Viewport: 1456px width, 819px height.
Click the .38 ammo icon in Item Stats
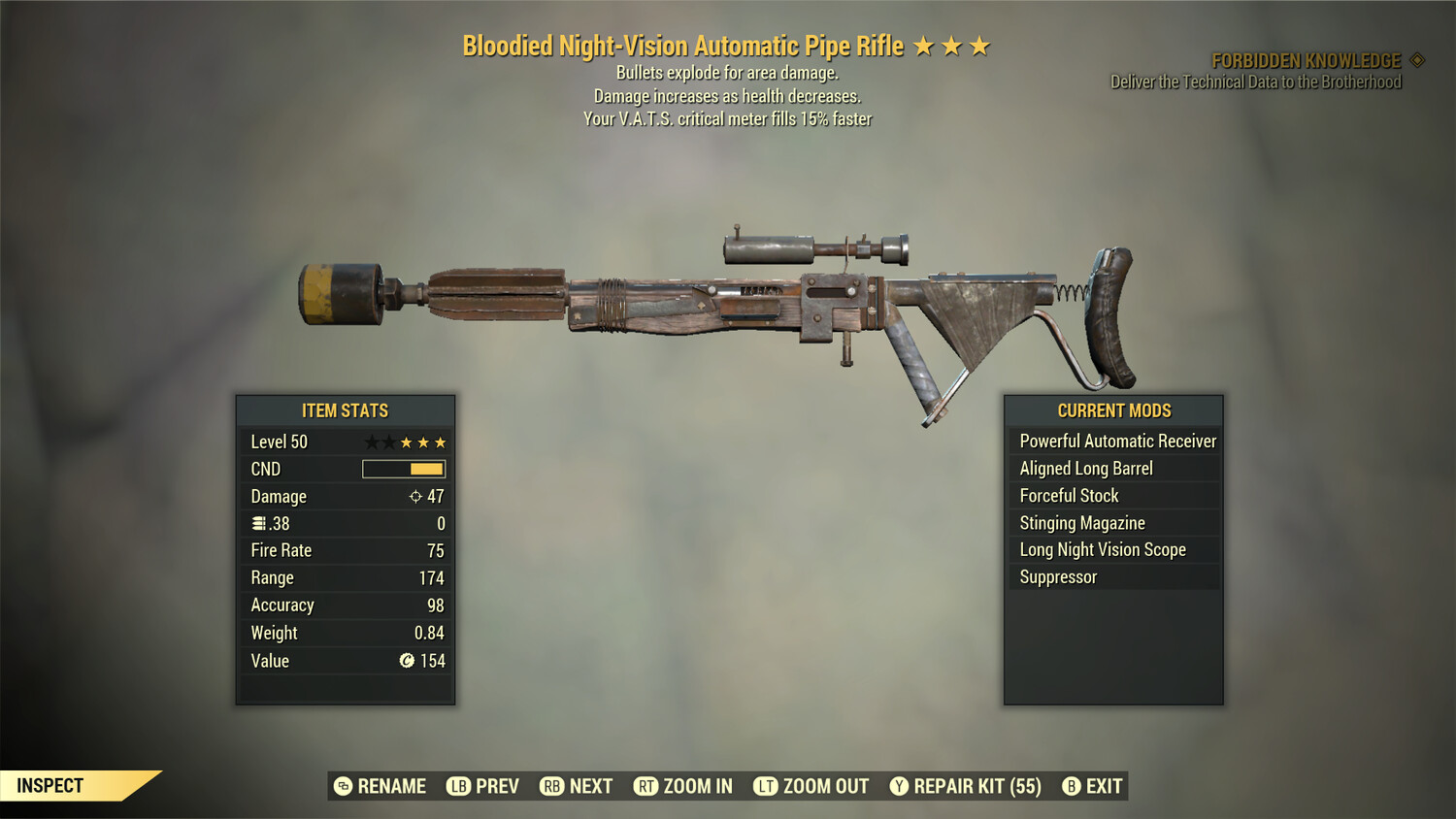click(x=257, y=523)
